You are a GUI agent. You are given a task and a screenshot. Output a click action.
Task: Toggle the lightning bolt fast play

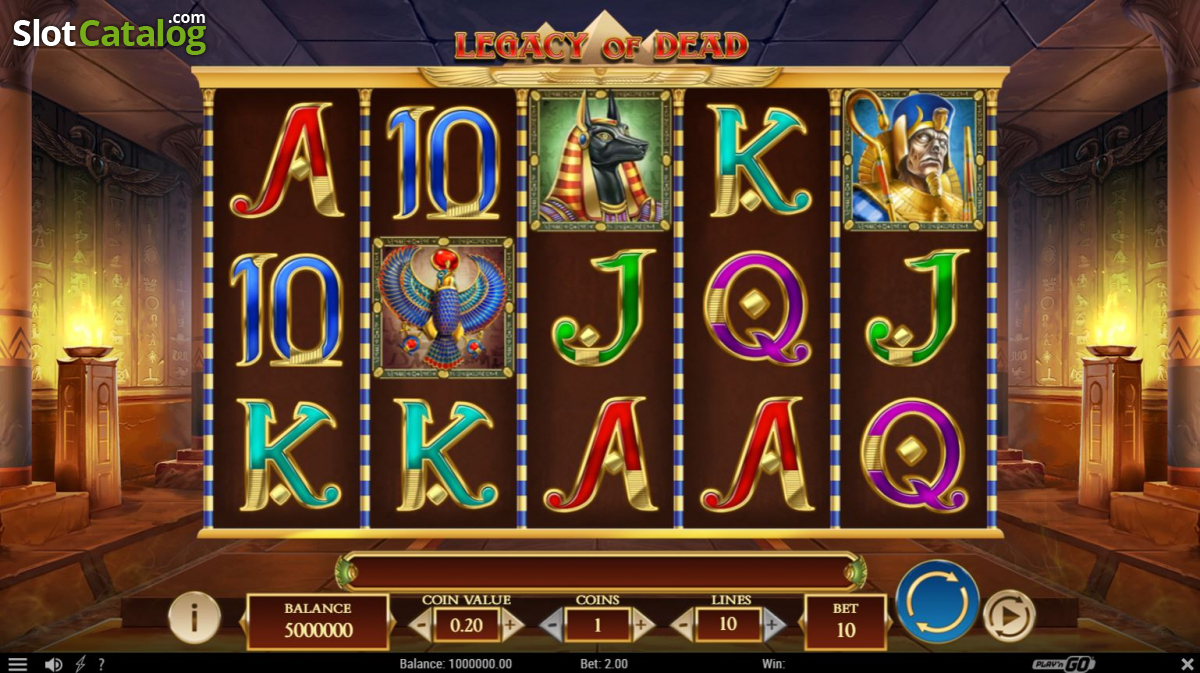(80, 664)
